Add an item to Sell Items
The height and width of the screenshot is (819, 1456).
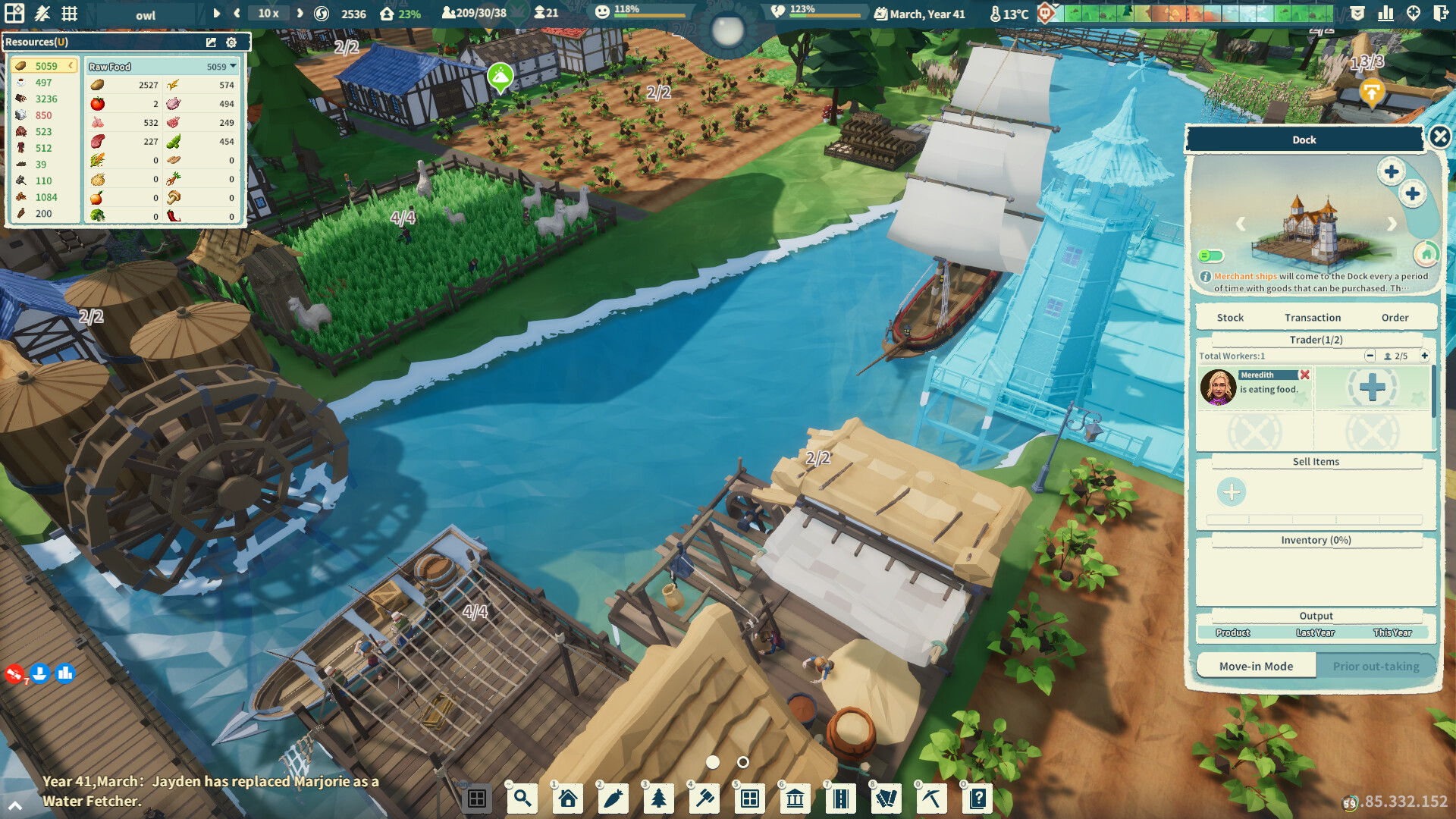pos(1231,491)
